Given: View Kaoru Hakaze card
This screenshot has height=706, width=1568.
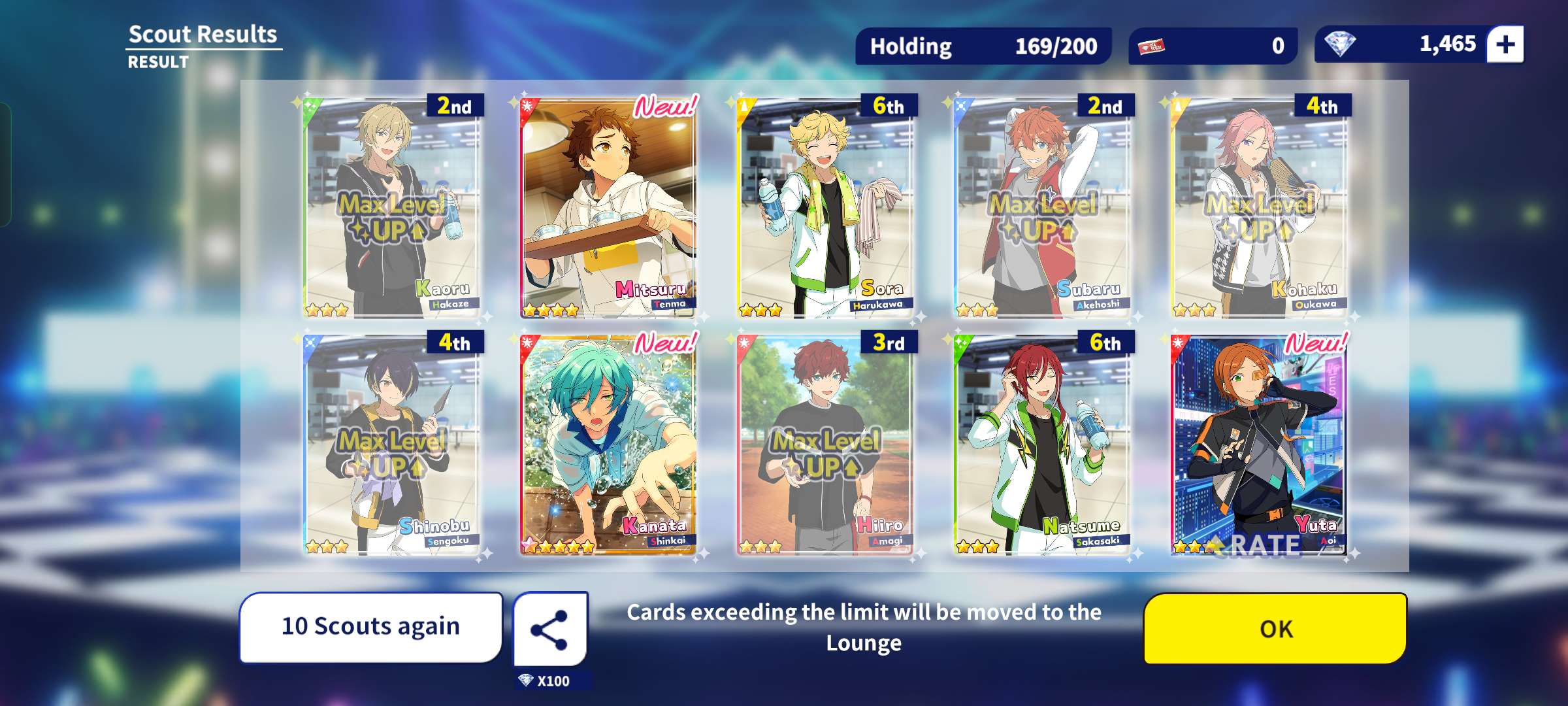Looking at the screenshot, I should 392,208.
